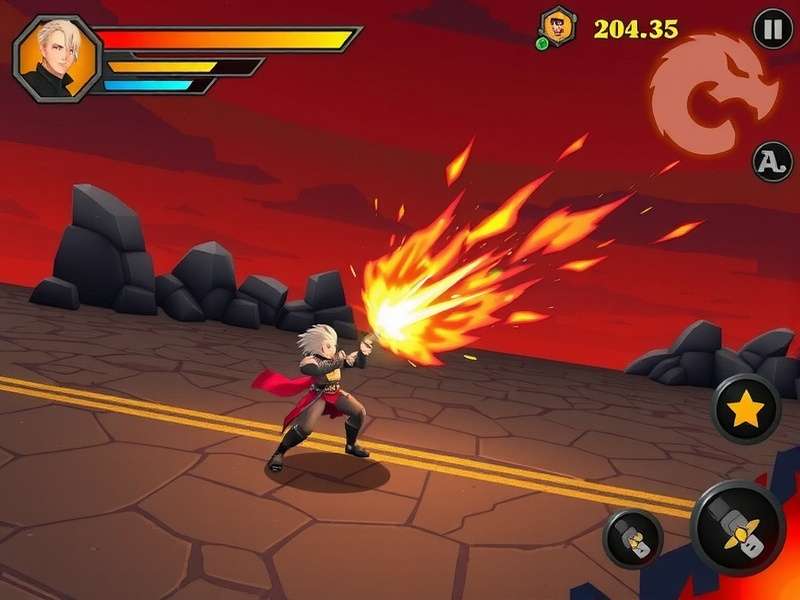This screenshot has width=800, height=600.
Task: Tap the small torch skill button
Action: click(633, 539)
